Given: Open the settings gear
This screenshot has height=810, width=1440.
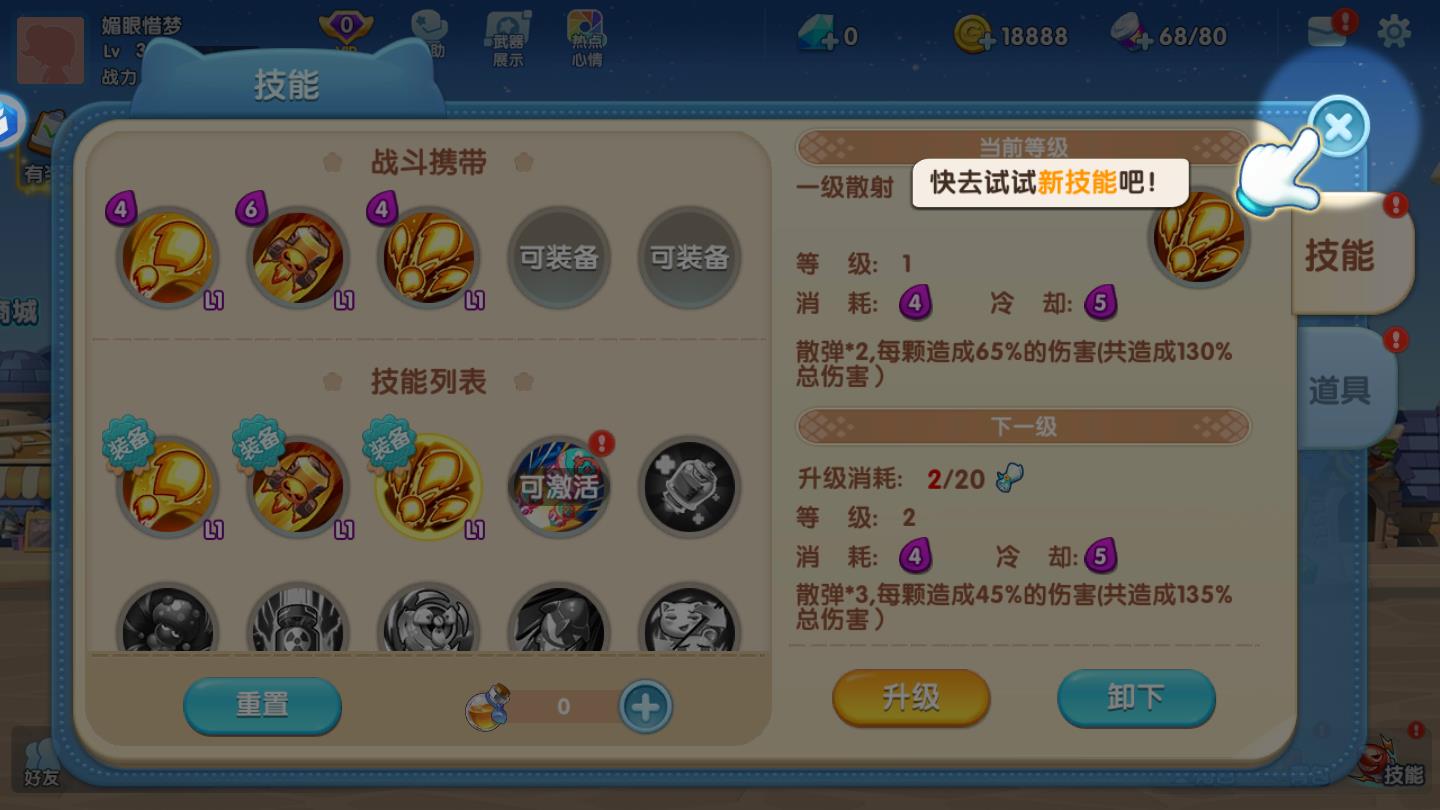Looking at the screenshot, I should (1394, 31).
